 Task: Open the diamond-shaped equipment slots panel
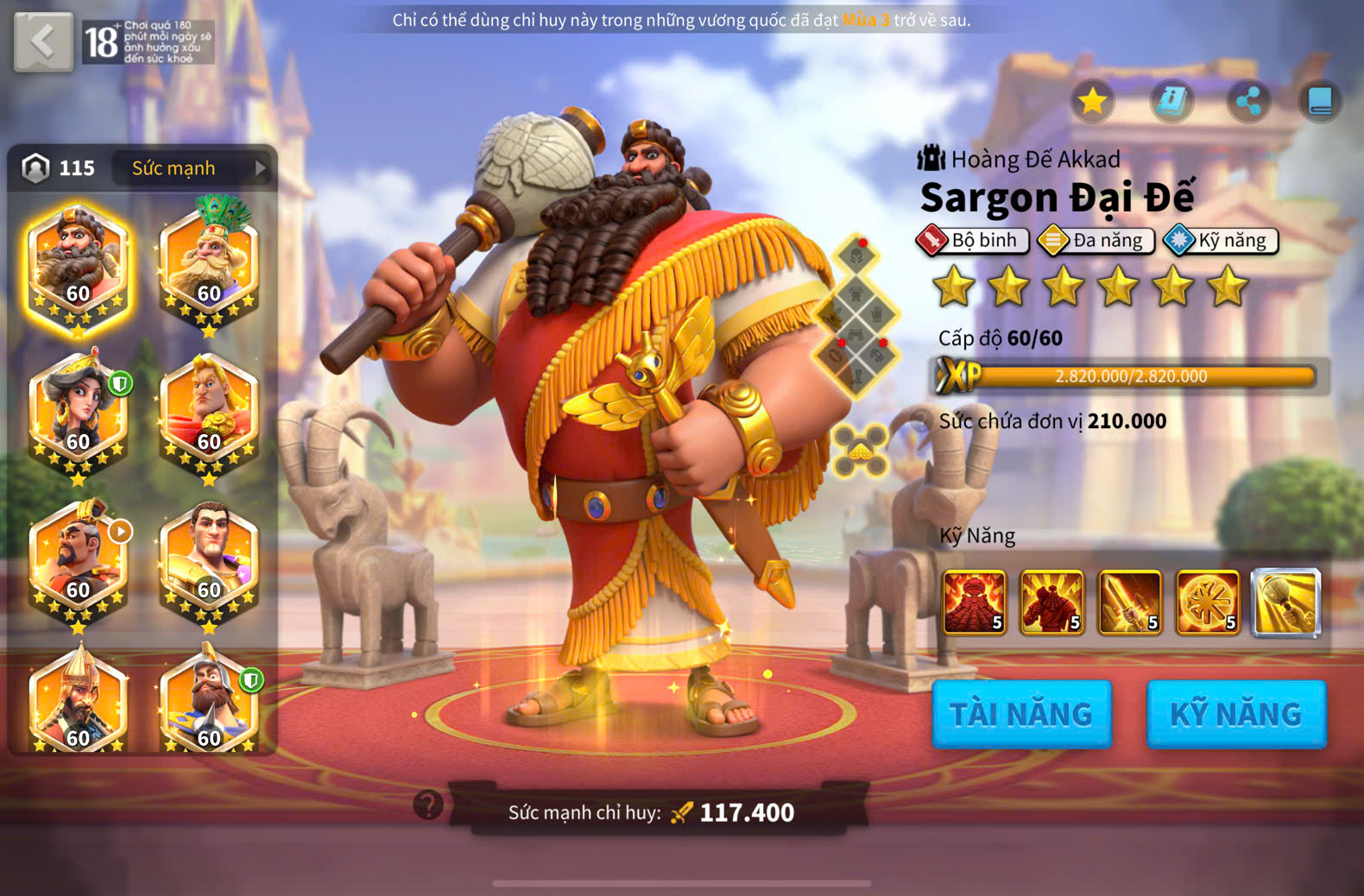(856, 315)
